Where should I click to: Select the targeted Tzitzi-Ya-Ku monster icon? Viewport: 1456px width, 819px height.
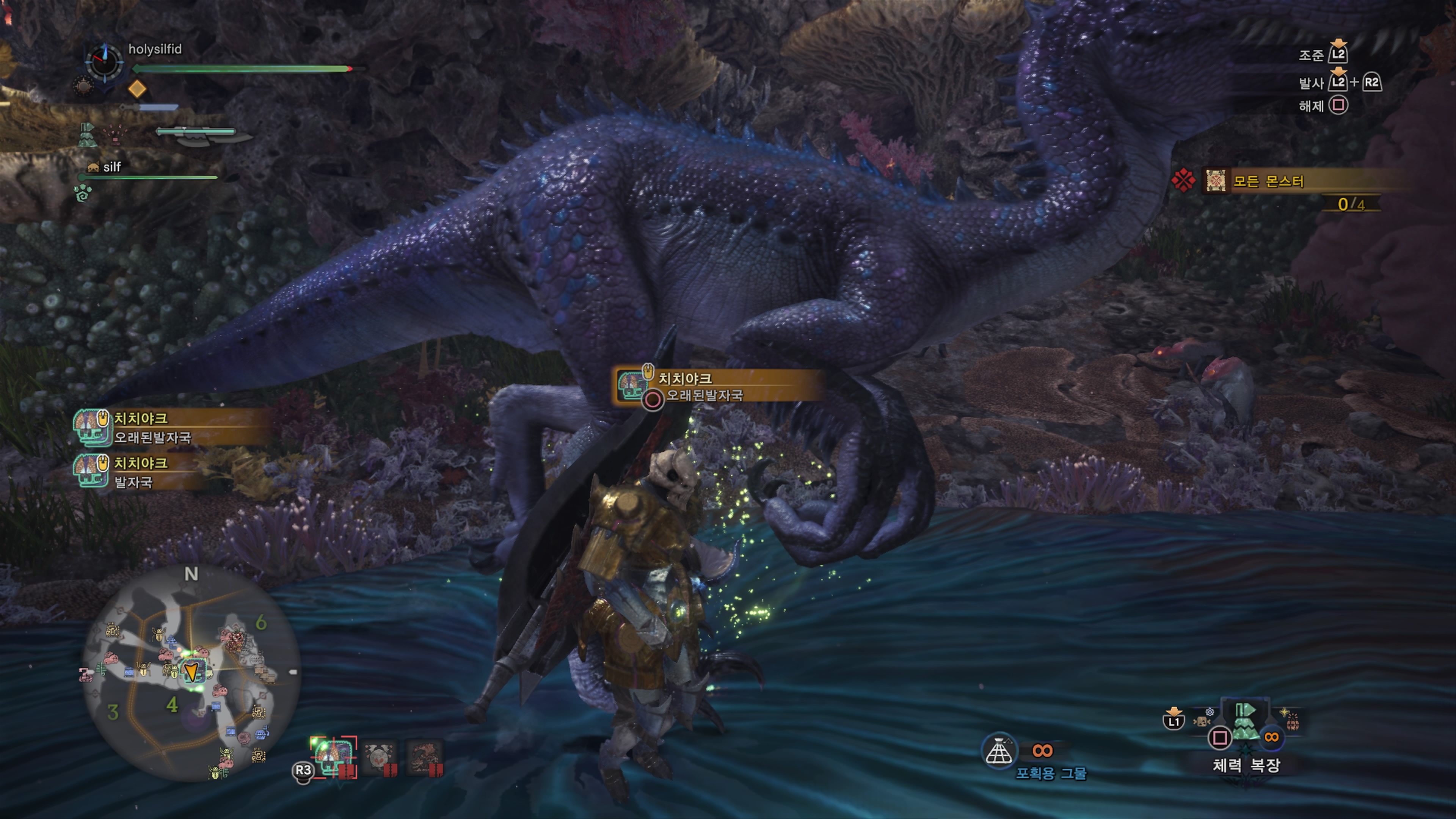(x=334, y=756)
